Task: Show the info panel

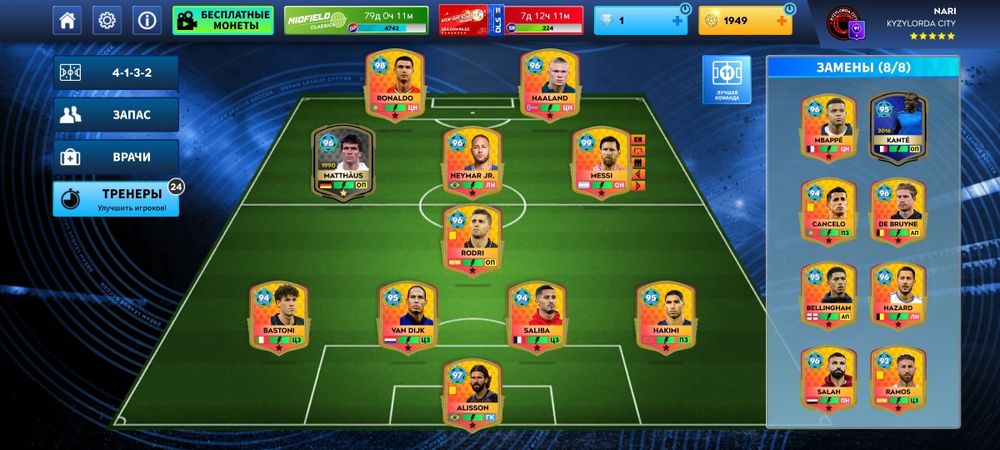Action: (147, 20)
